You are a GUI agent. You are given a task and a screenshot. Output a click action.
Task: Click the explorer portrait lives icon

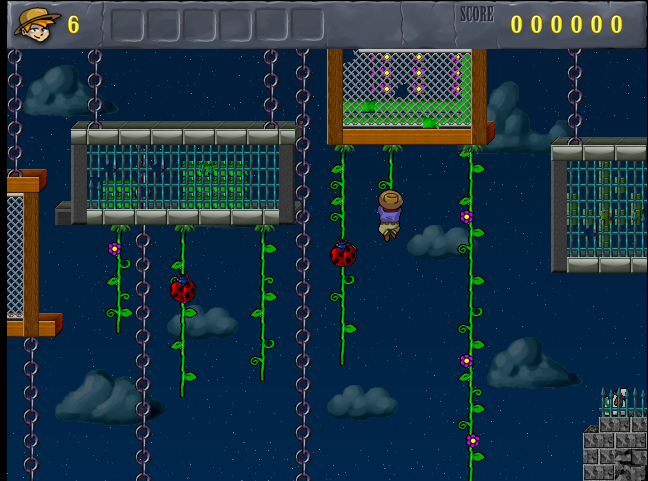36,24
